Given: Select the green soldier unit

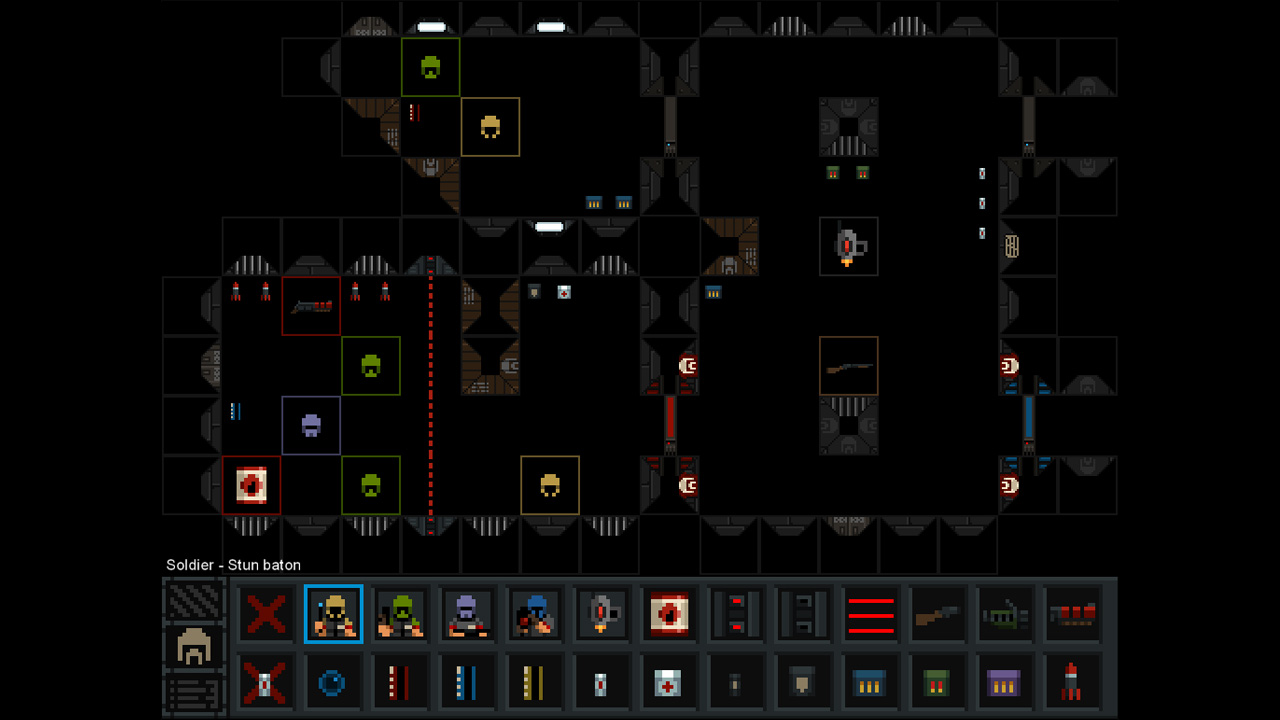Looking at the screenshot, I should click(x=401, y=614).
